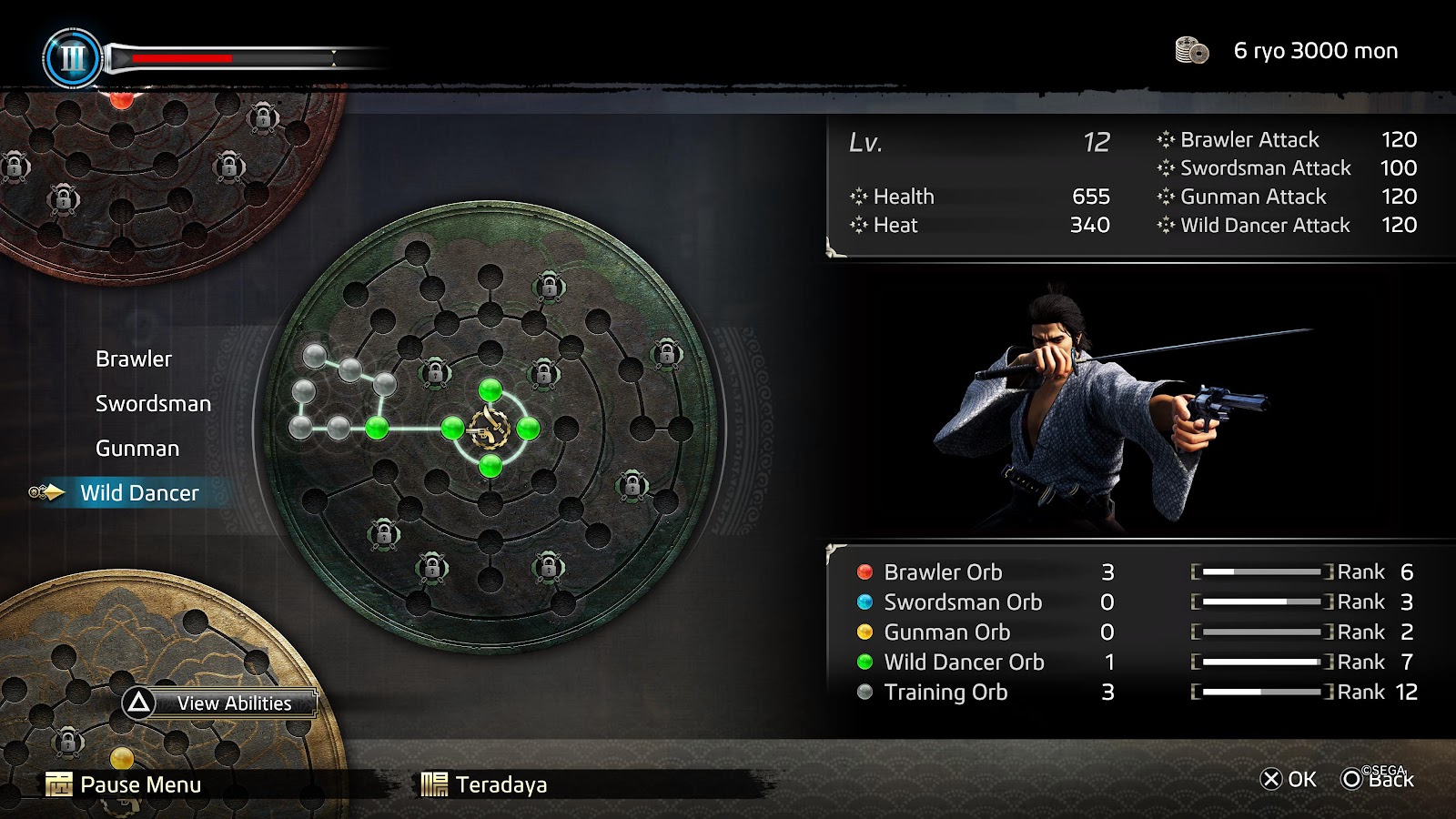Go back using the Back button

1378,779
